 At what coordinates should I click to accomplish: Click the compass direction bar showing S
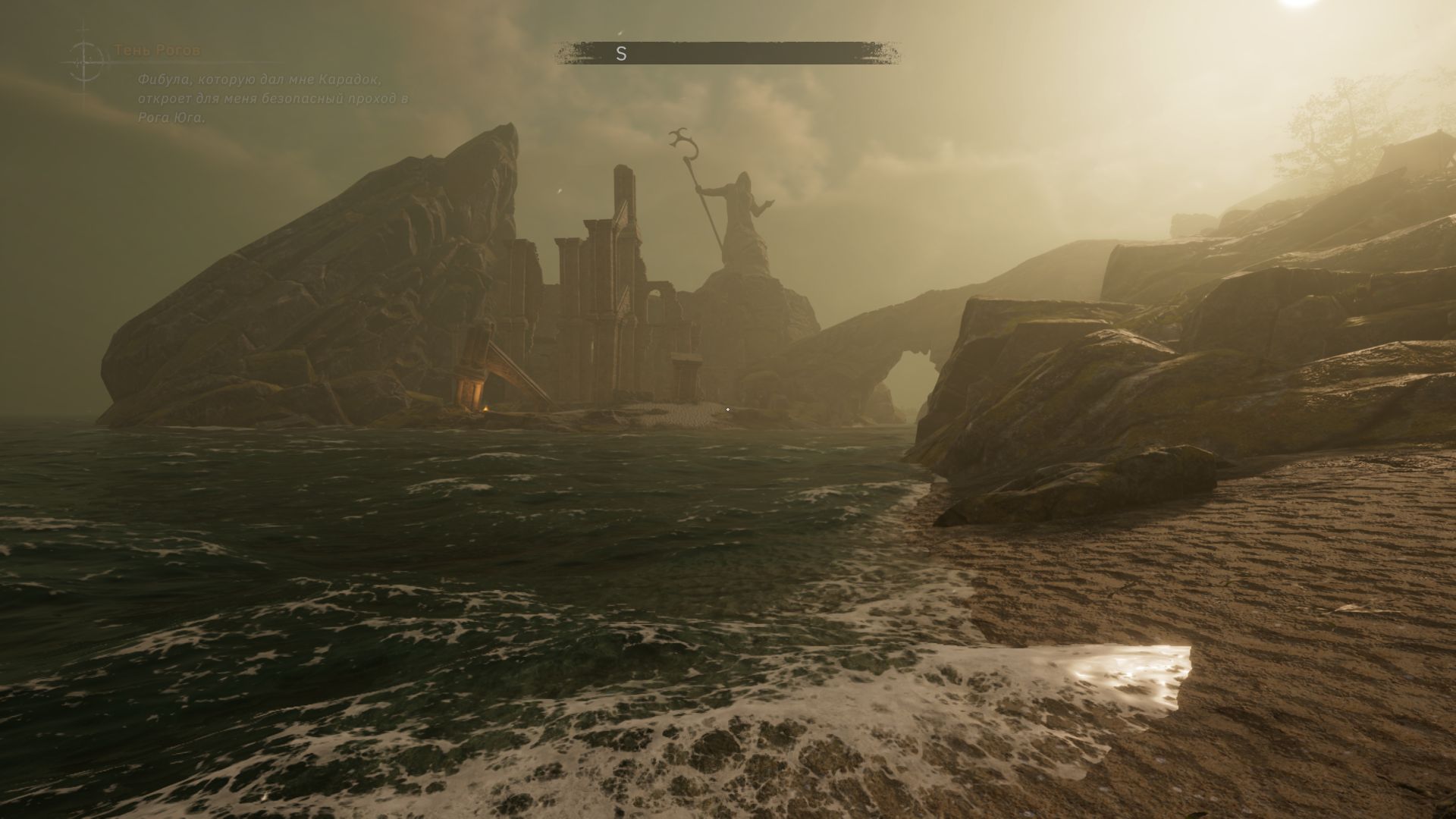point(727,53)
